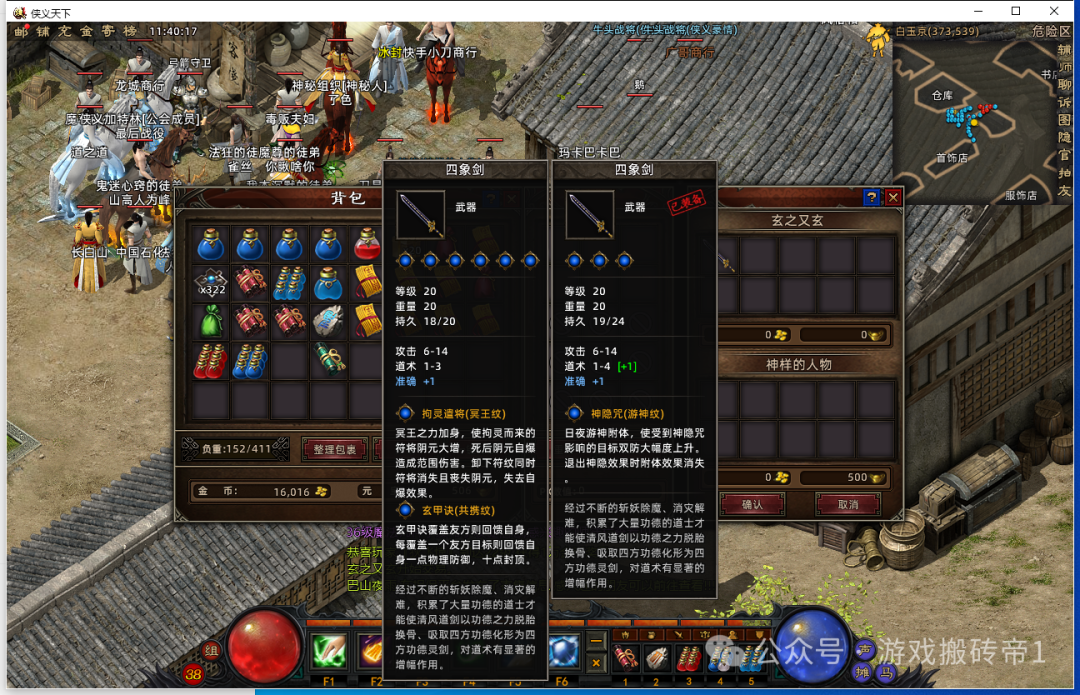The image size is (1080, 695).
Task: Activate the F6 blue orb skill
Action: (x=563, y=652)
